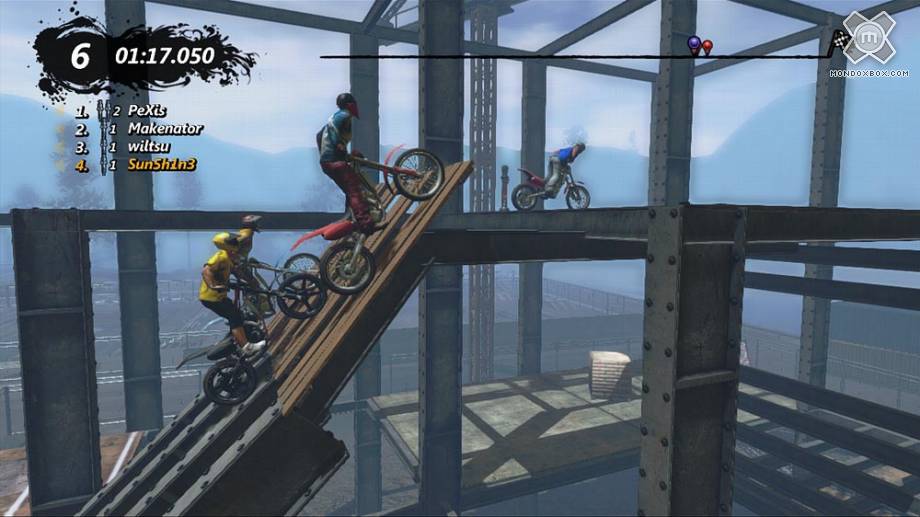The width and height of the screenshot is (920, 517).
Task: Click the checkered finish flag icon
Action: (x=839, y=41)
